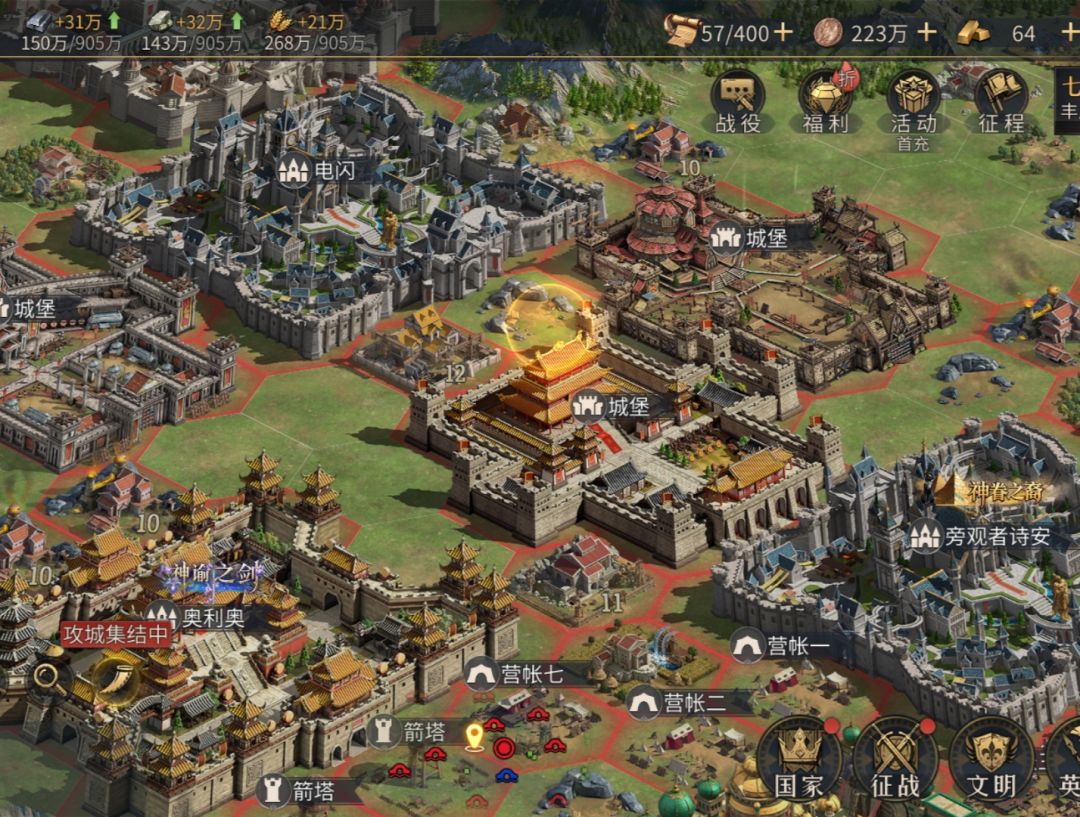Select the 旁观者诗安 city label
Viewport: 1080px width, 817px height.
click(x=981, y=536)
